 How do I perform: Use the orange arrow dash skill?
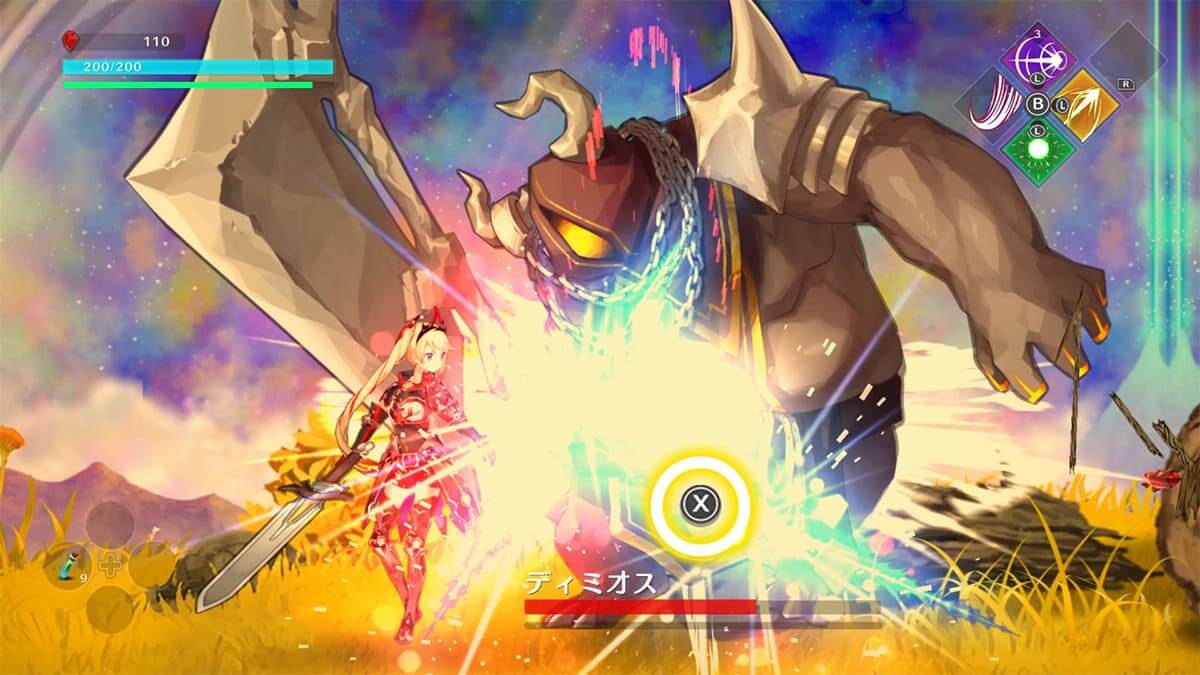[x=1081, y=103]
